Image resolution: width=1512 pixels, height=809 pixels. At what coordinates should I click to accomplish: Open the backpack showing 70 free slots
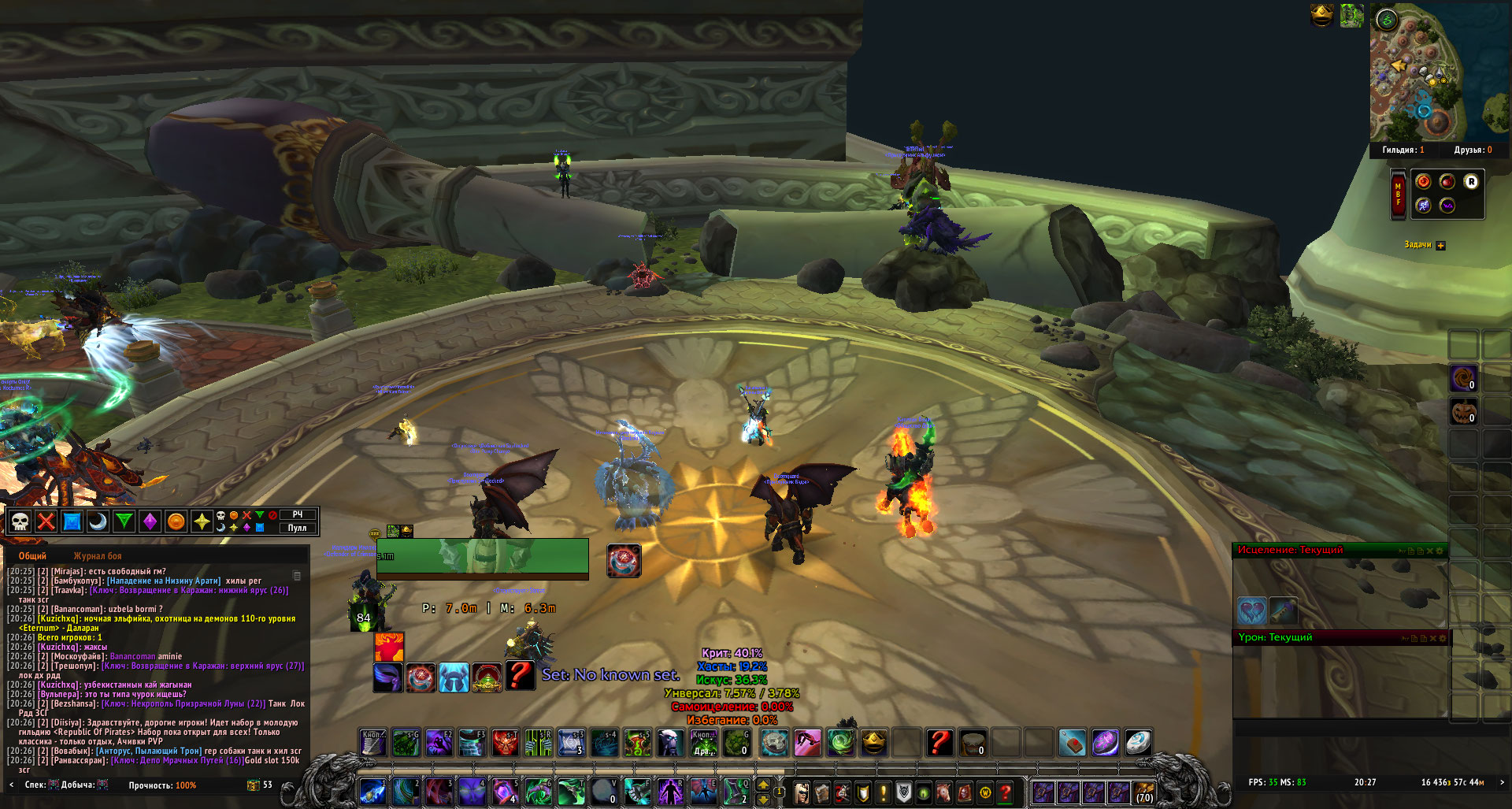(x=1143, y=792)
